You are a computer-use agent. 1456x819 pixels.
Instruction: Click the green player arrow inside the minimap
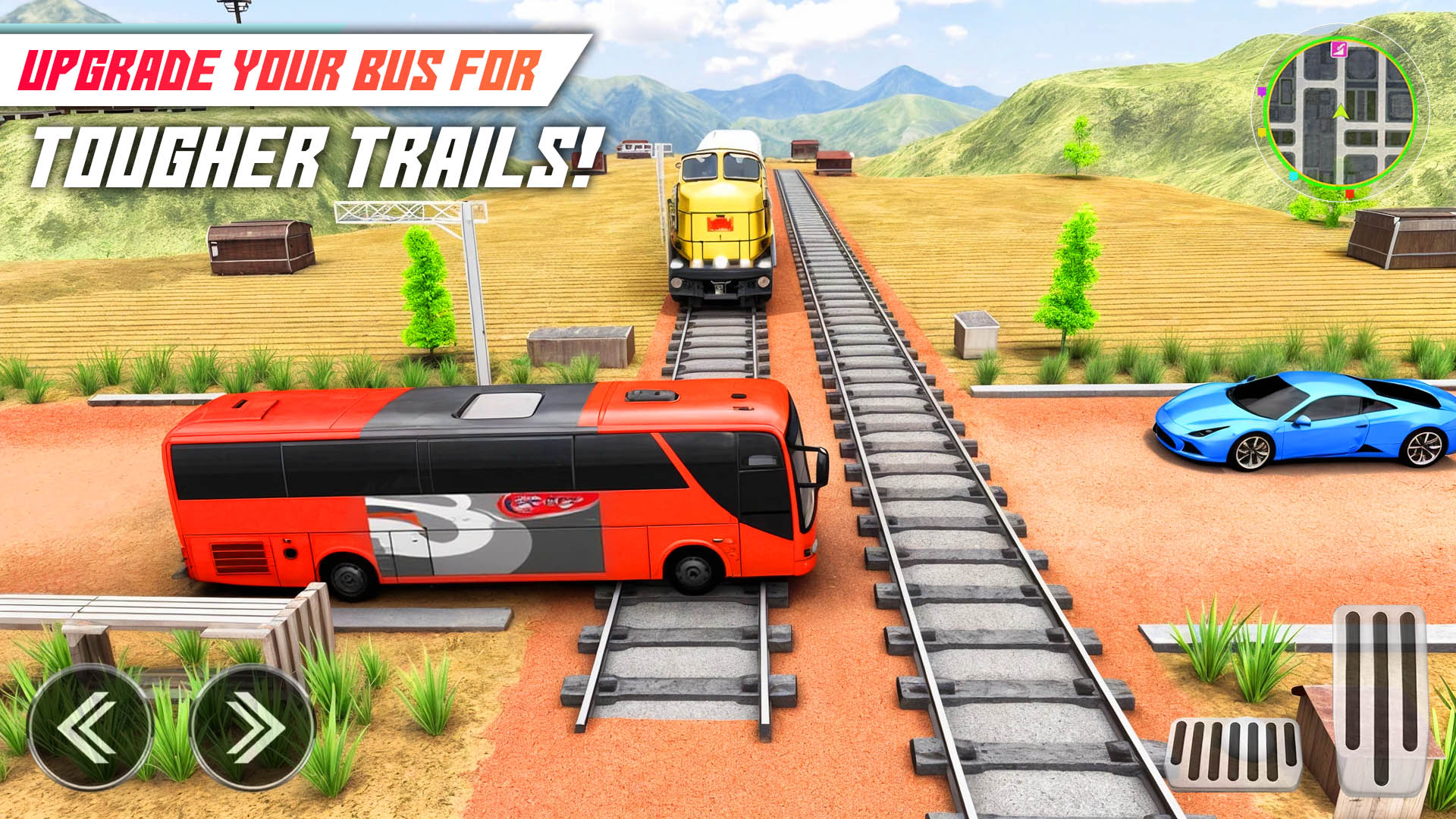pyautogui.click(x=1340, y=112)
